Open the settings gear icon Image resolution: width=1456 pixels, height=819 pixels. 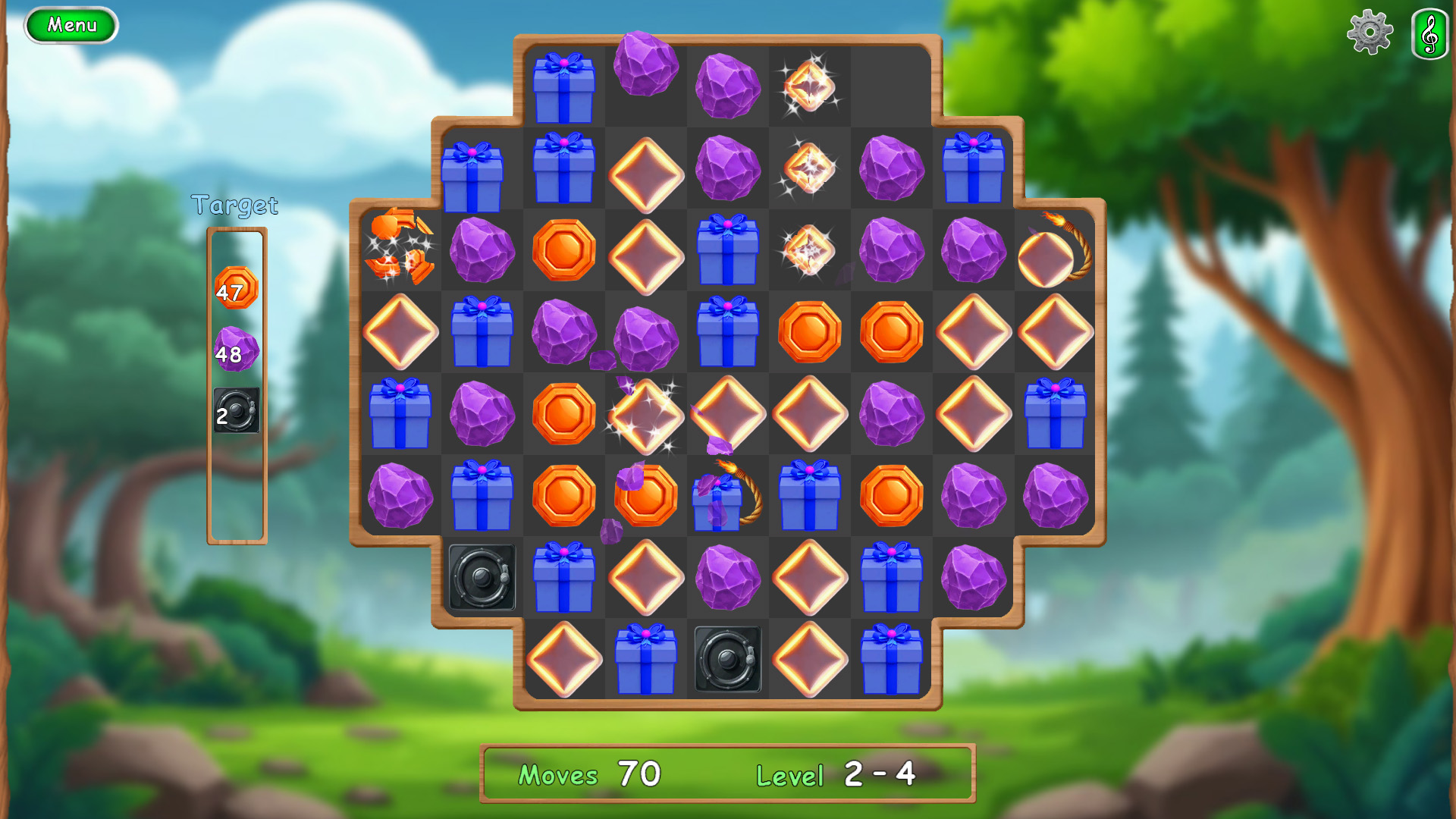1370,33
